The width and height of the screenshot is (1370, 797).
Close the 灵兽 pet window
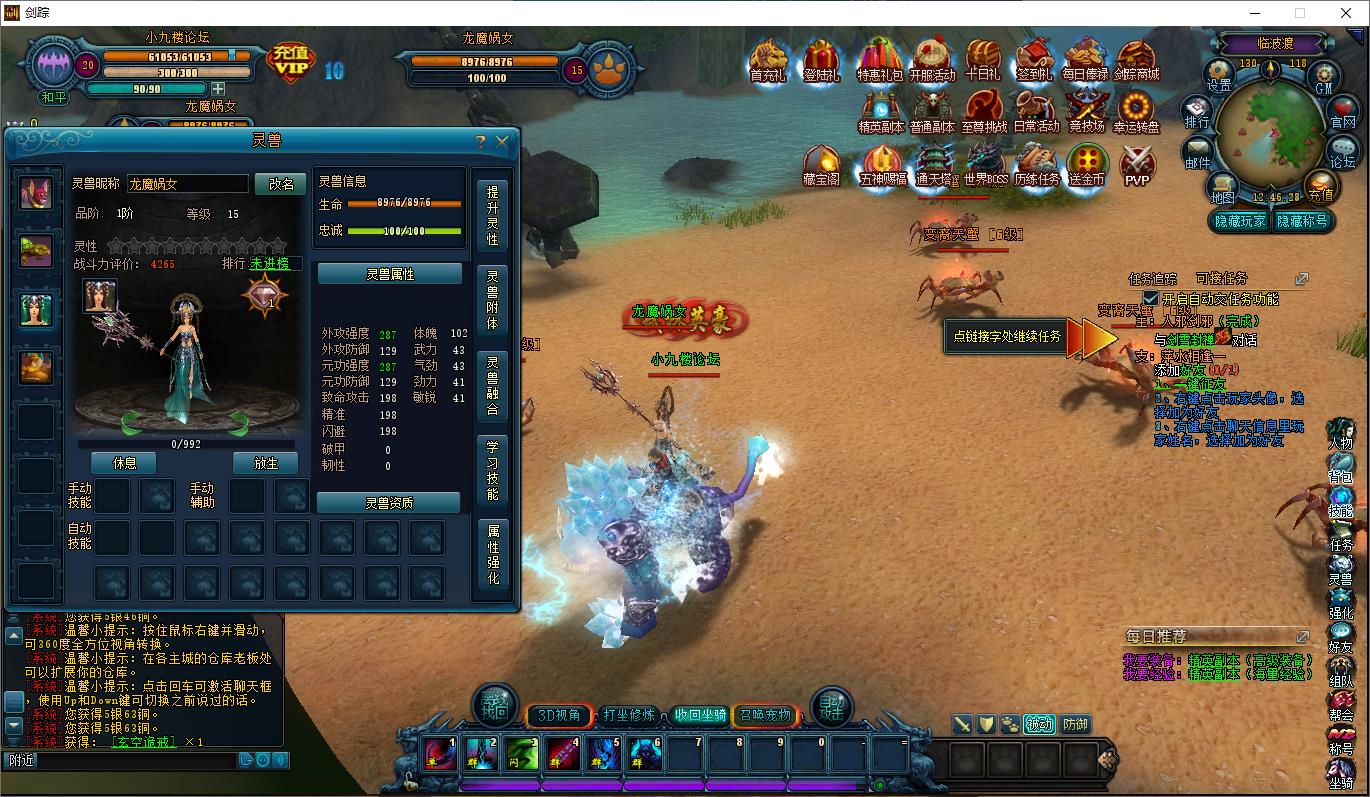[x=503, y=142]
